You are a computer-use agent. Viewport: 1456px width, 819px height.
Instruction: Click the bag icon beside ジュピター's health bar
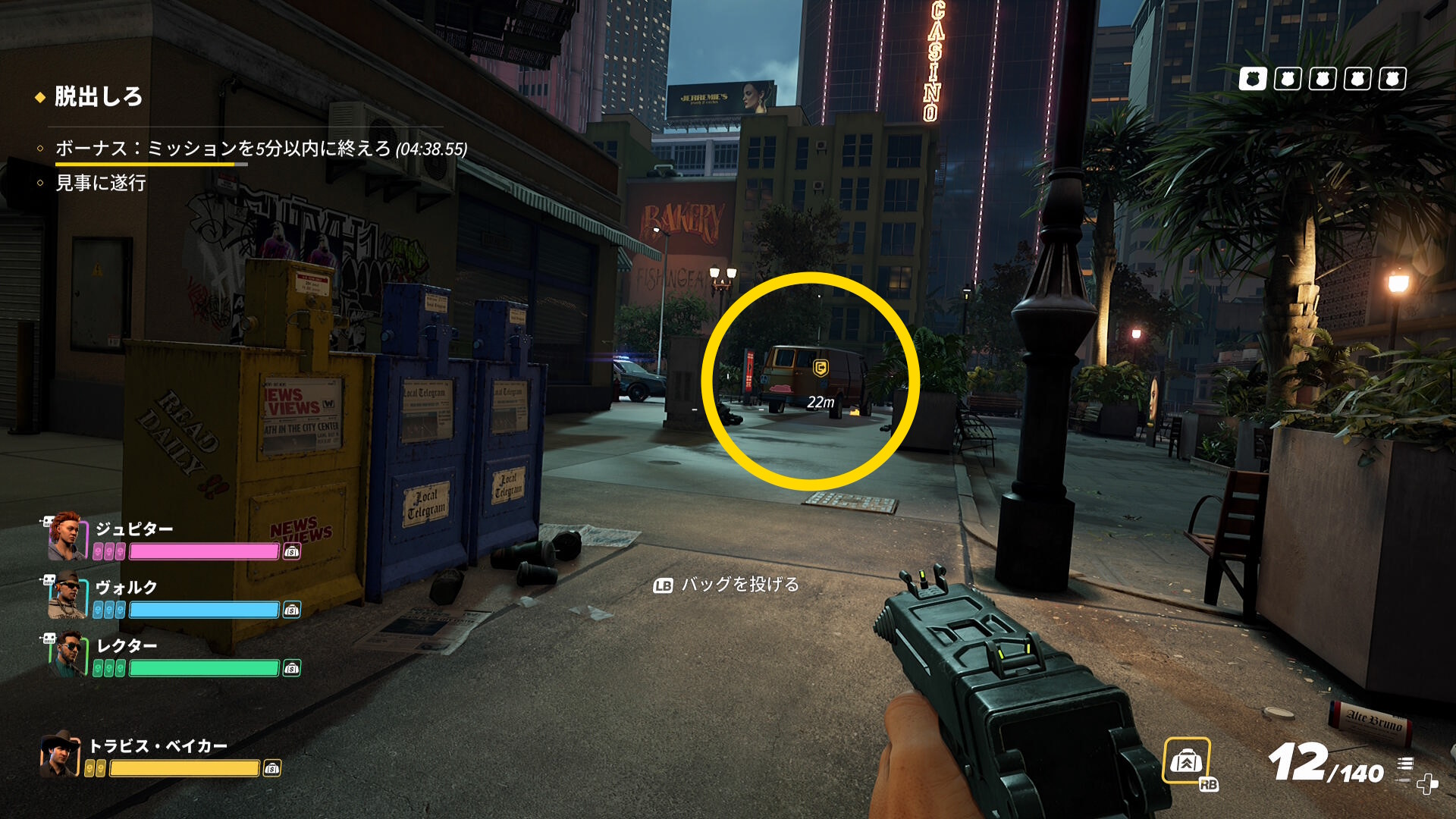click(292, 552)
